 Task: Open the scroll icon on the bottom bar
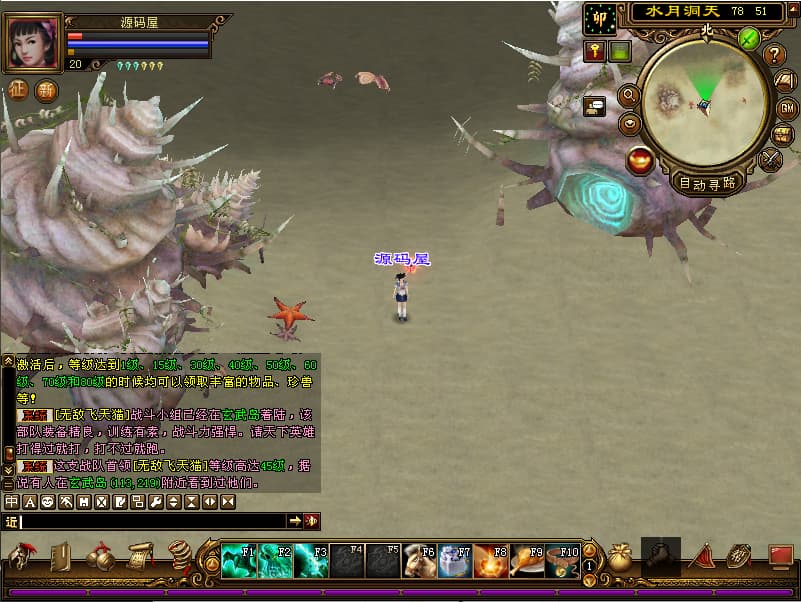139,556
